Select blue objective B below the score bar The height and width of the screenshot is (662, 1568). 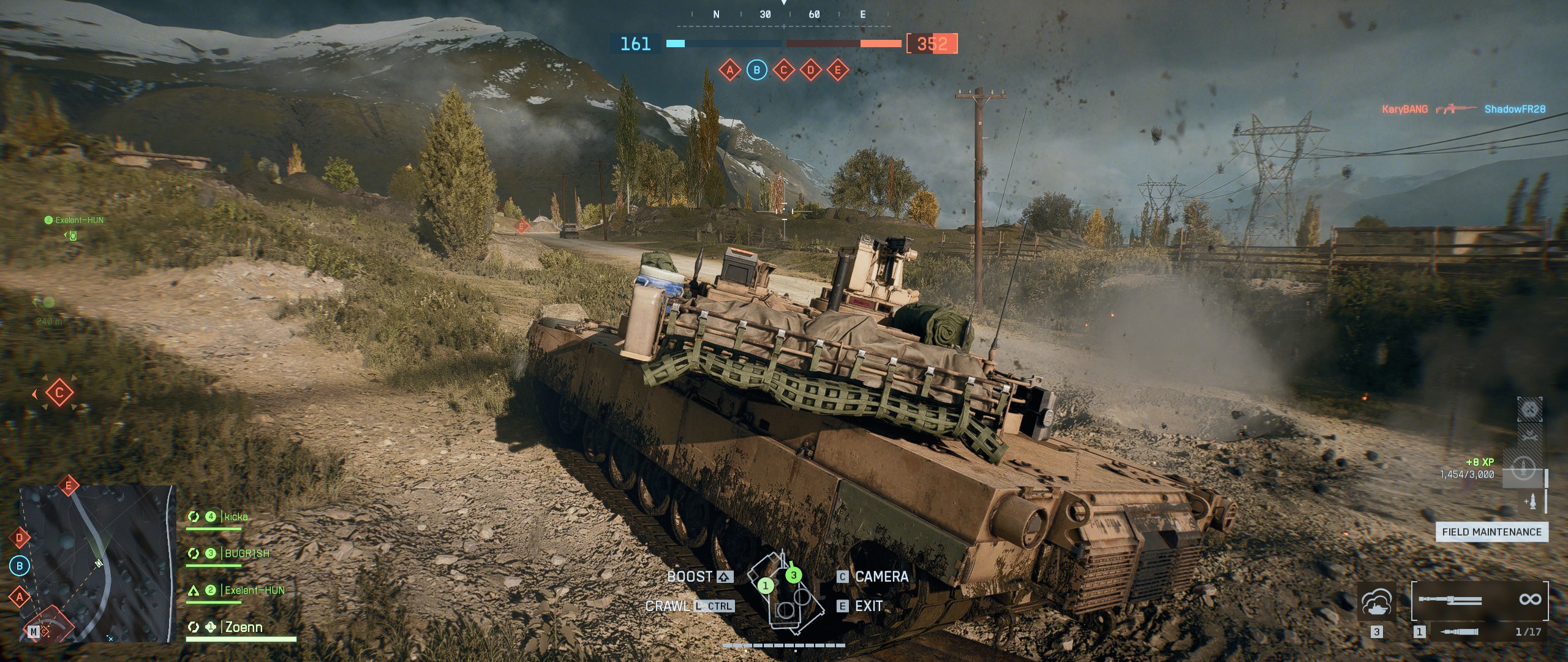point(756,70)
